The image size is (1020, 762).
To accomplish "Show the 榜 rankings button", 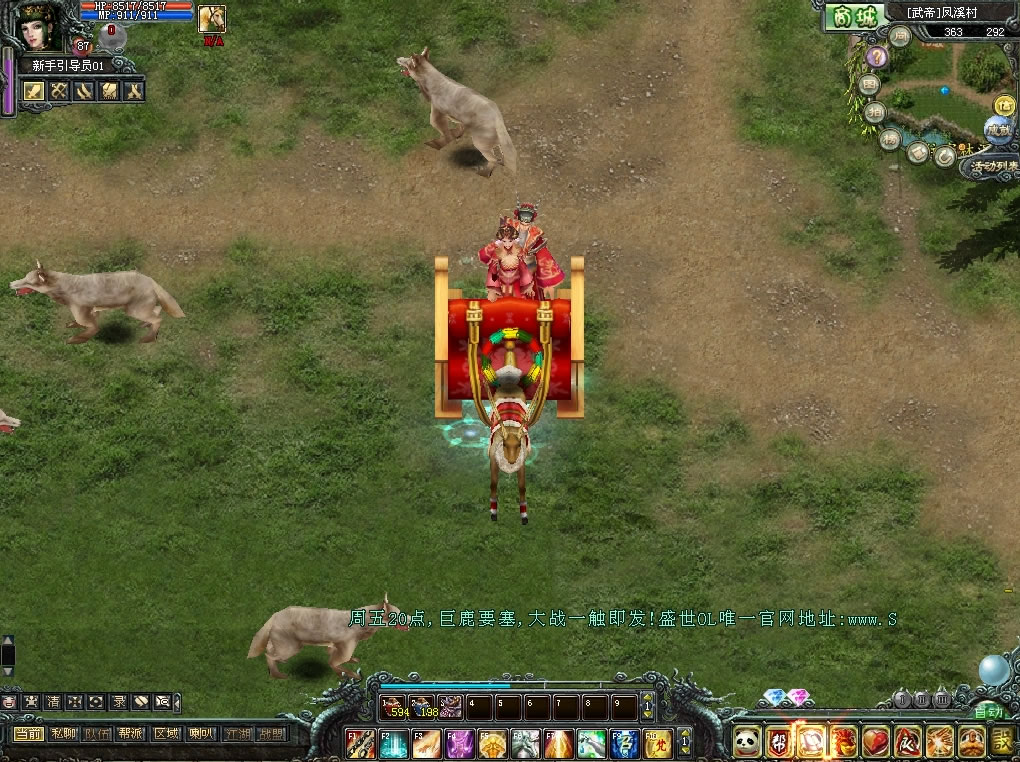I will [889, 139].
